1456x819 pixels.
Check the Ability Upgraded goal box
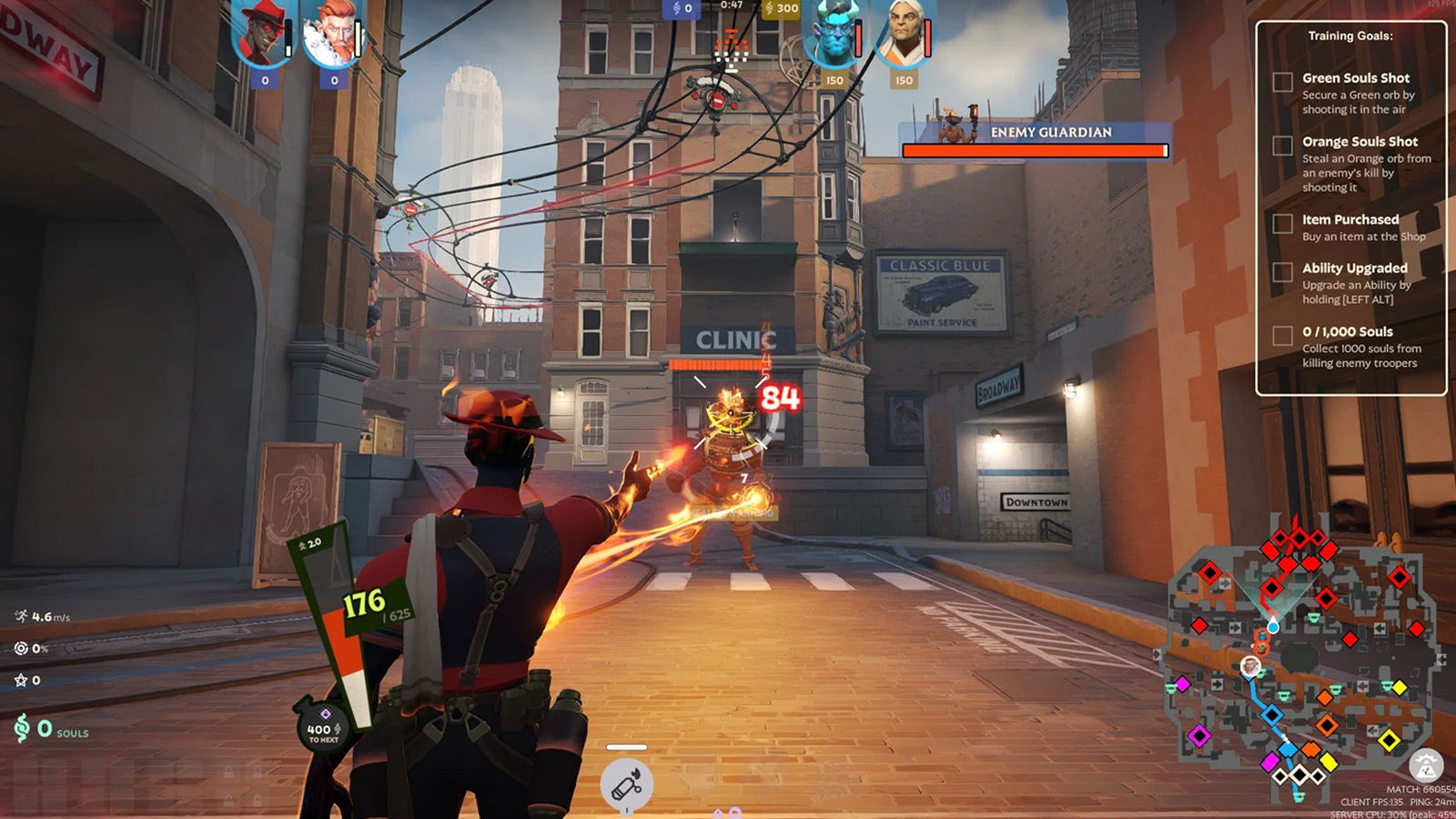pos(1282,272)
